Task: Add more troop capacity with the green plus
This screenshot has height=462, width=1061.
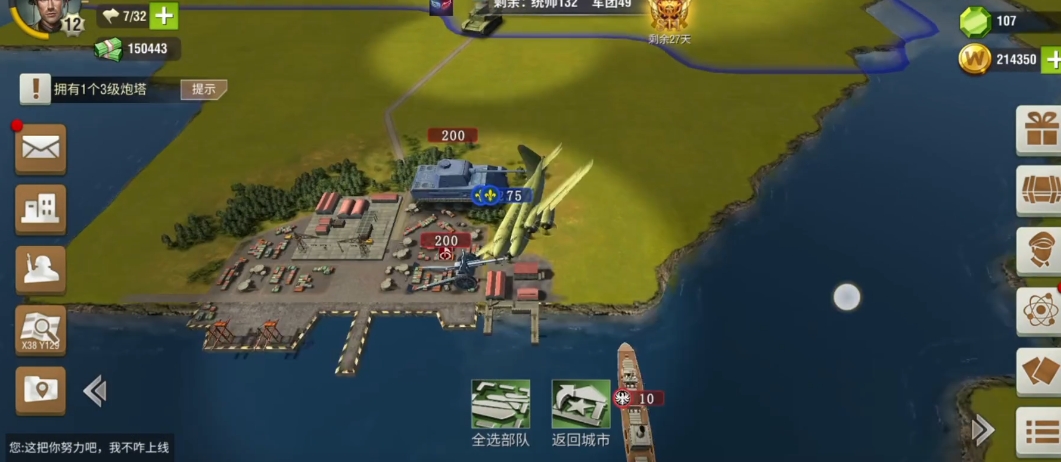Action: 164,16
